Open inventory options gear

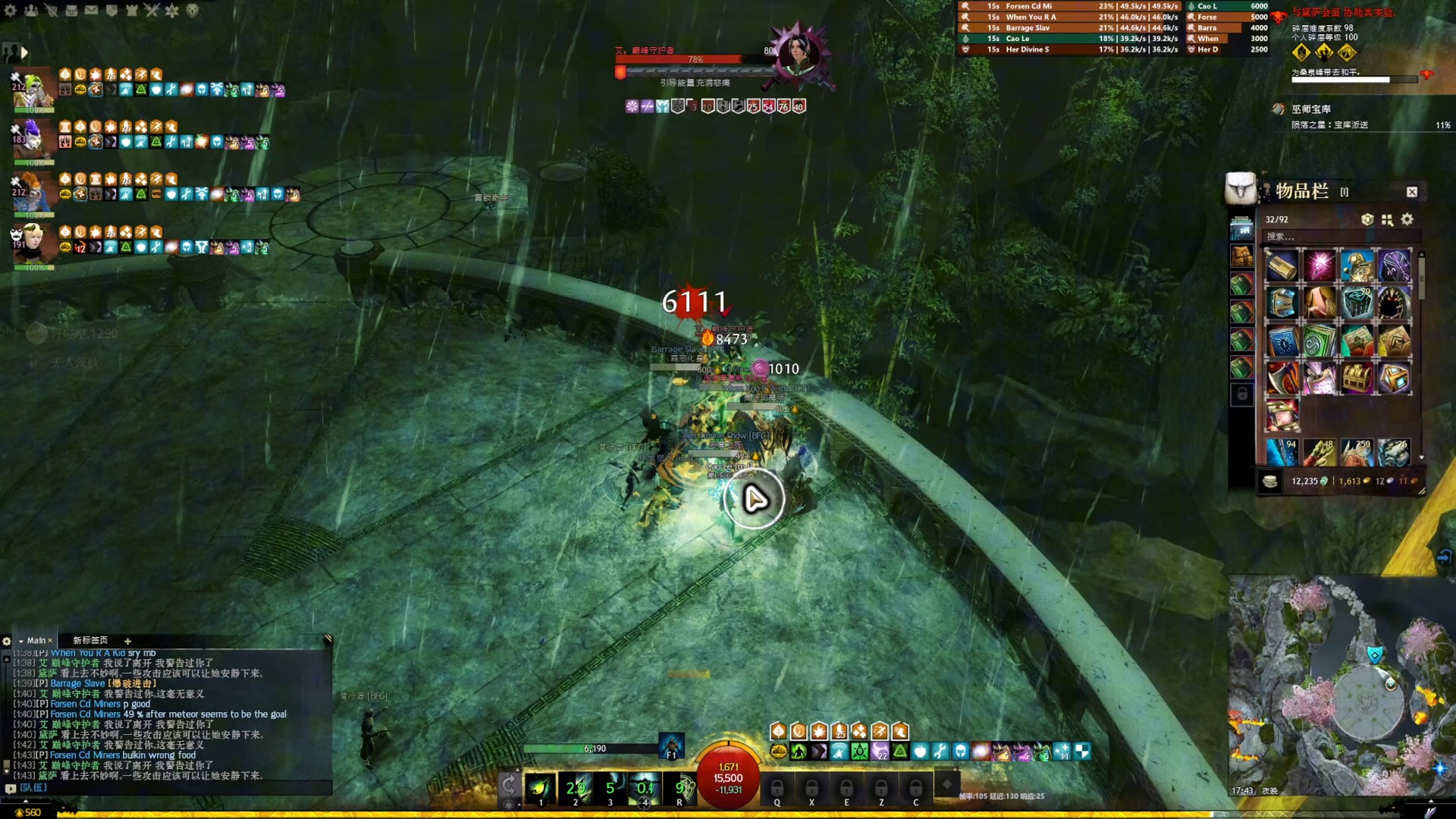(x=1407, y=219)
